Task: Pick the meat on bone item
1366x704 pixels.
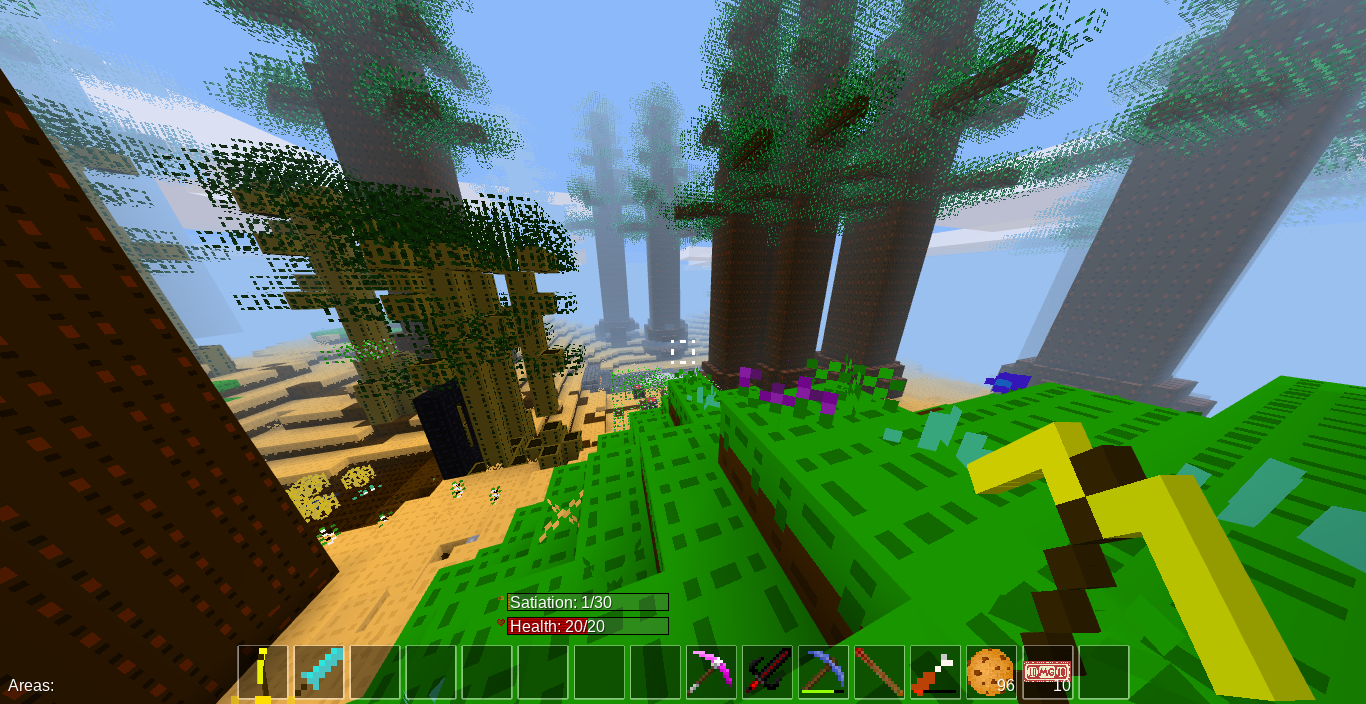Action: click(x=935, y=672)
